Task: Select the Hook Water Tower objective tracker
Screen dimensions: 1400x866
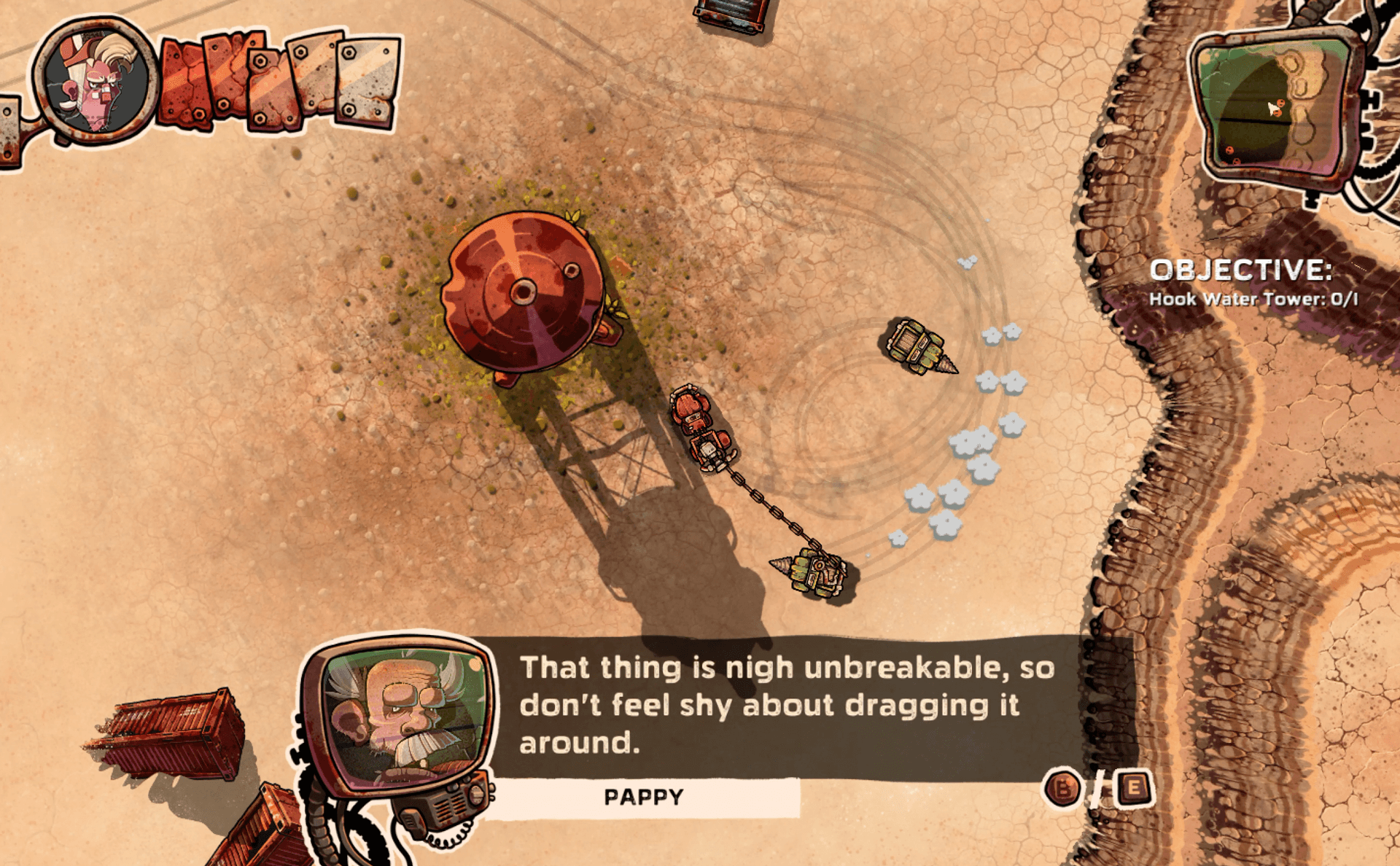Action: (x=1253, y=299)
